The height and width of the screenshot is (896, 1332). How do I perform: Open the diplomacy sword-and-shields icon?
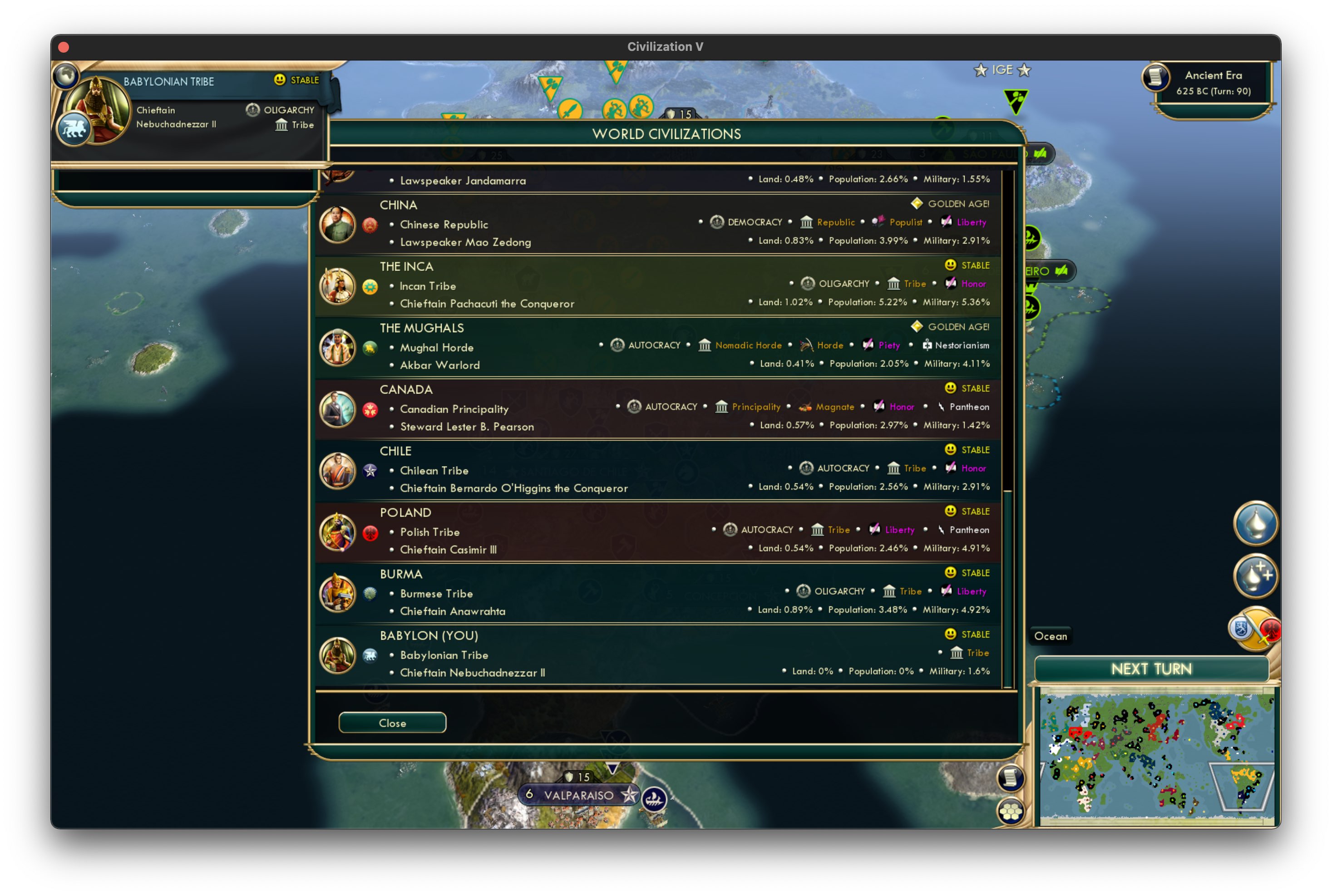1256,629
